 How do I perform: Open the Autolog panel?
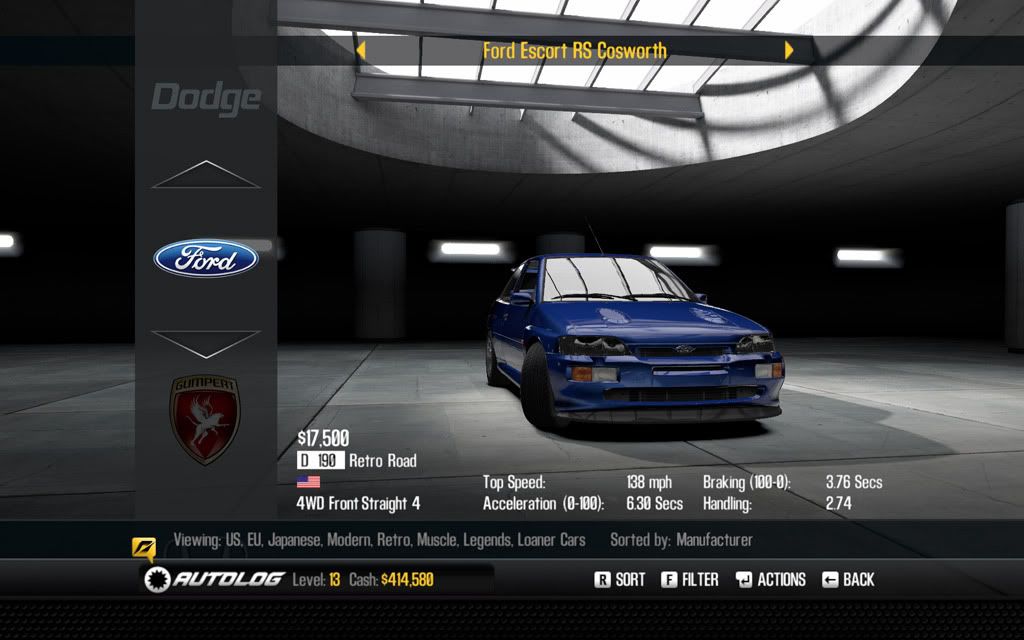click(212, 579)
